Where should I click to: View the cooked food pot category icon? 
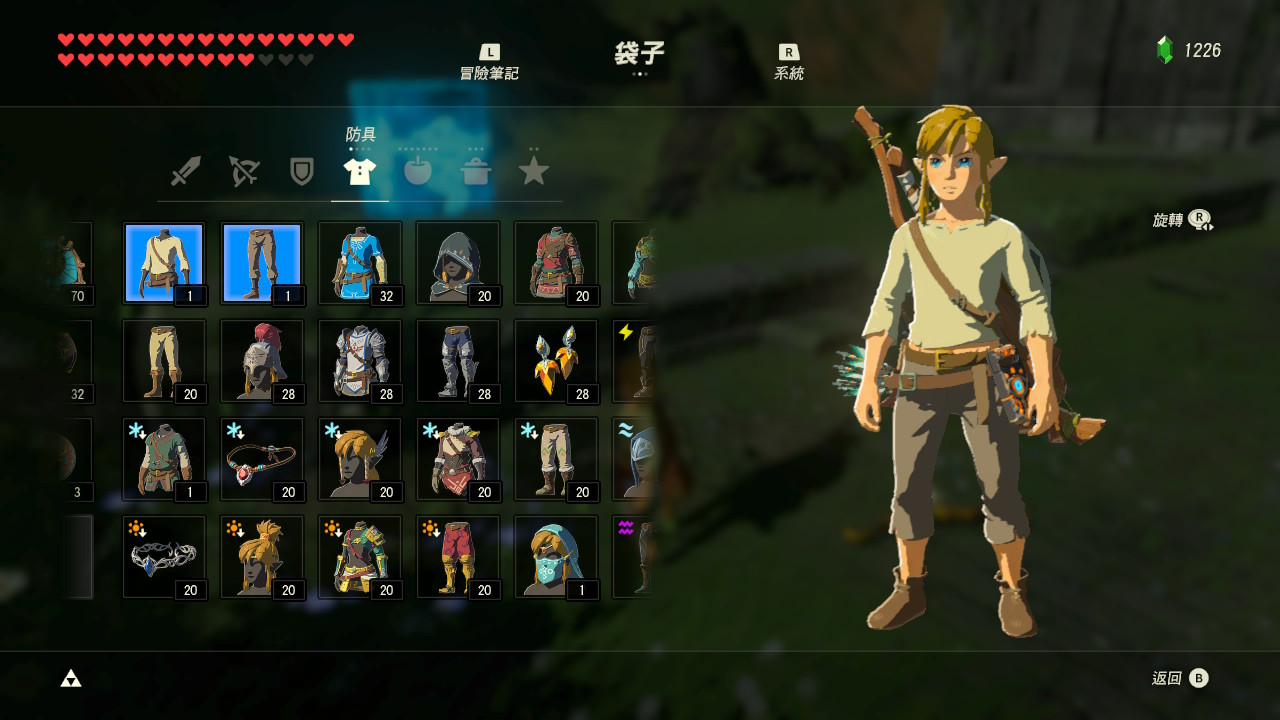coord(476,170)
